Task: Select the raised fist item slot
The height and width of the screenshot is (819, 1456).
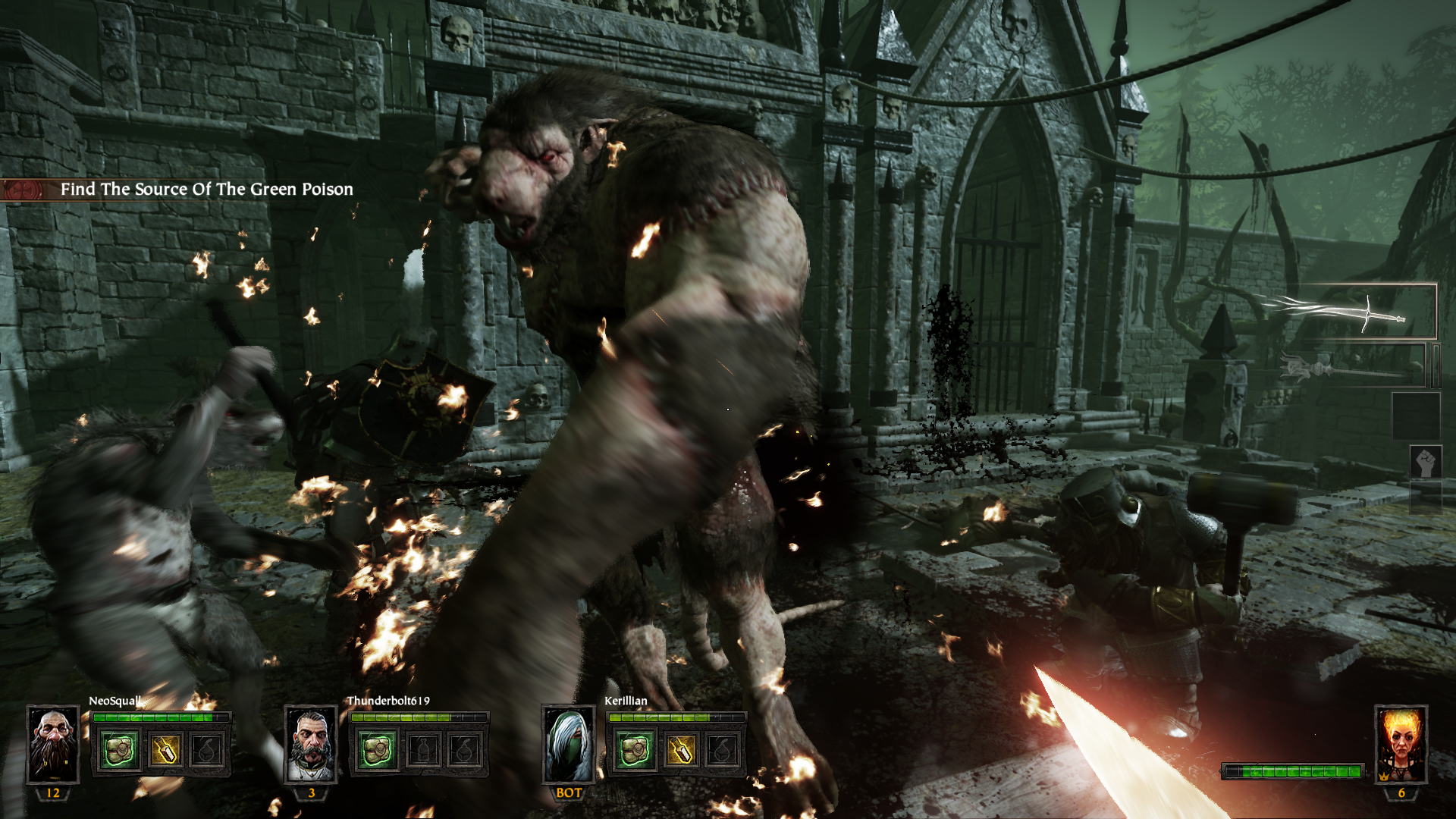Action: pos(1425,462)
